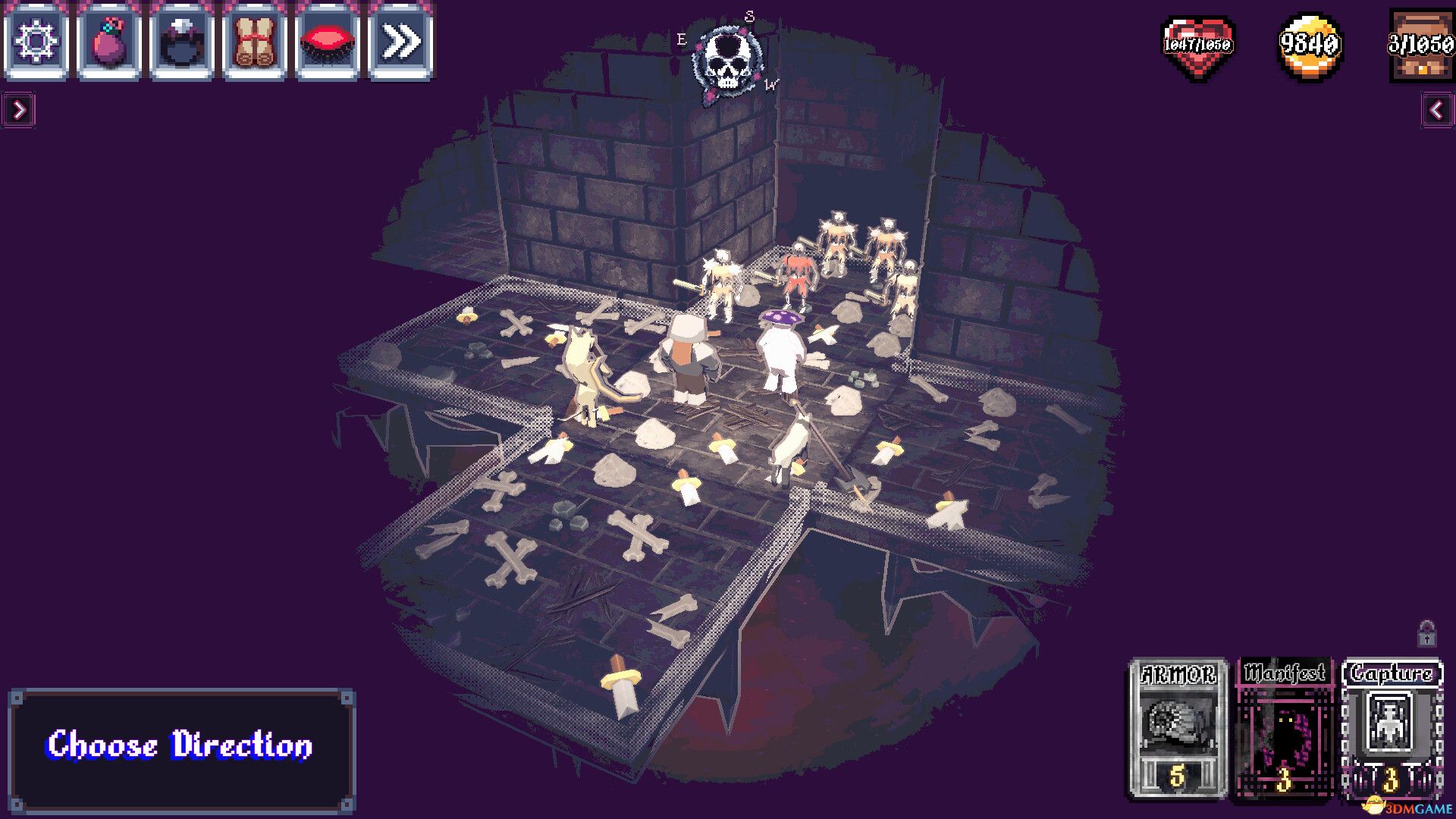Collapse the right side panel arrow
Viewport: 1456px width, 819px height.
(x=1436, y=108)
